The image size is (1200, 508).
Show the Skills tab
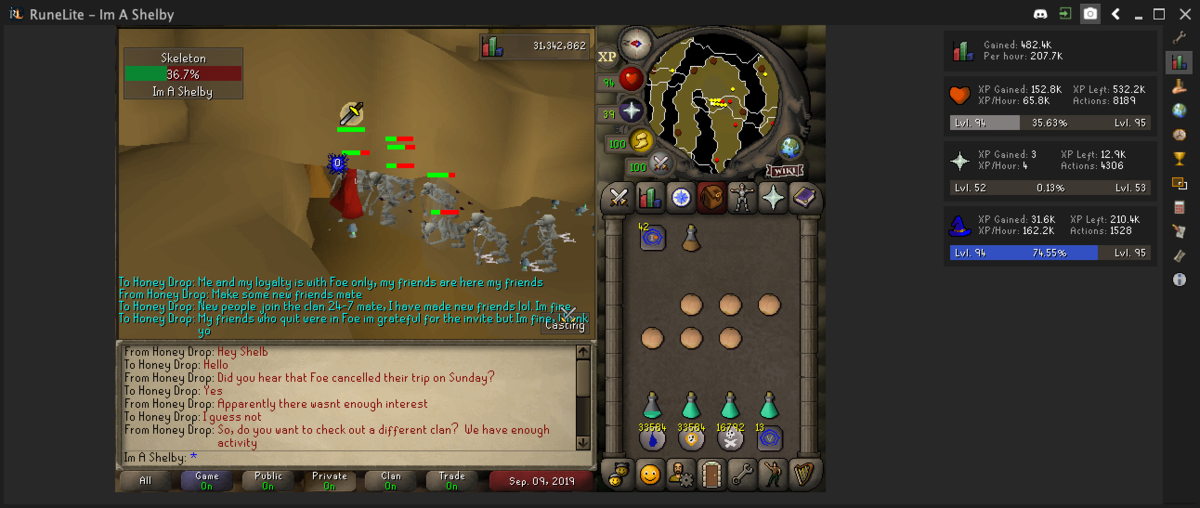650,198
